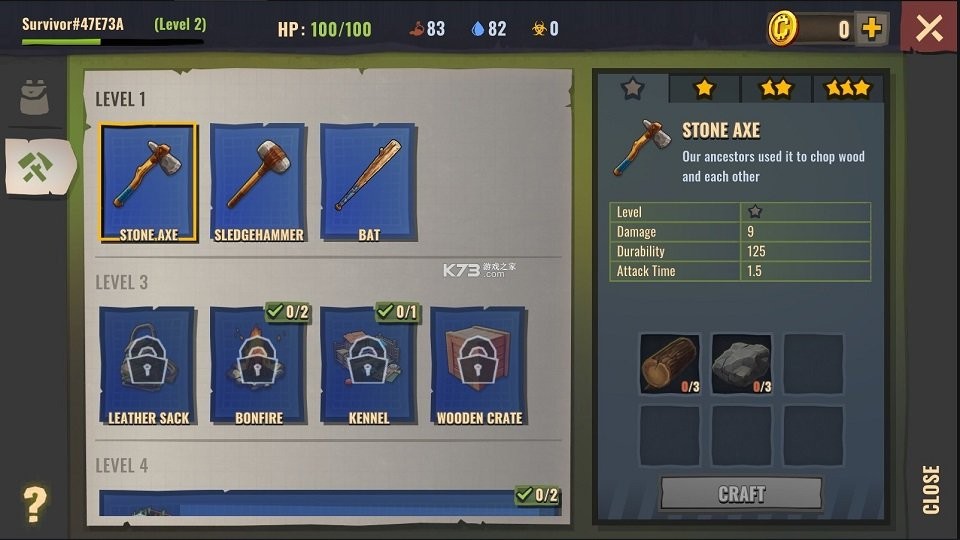Open the locked Wooden Crate blueprint
Image resolution: width=960 pixels, height=540 pixels.
coord(479,365)
